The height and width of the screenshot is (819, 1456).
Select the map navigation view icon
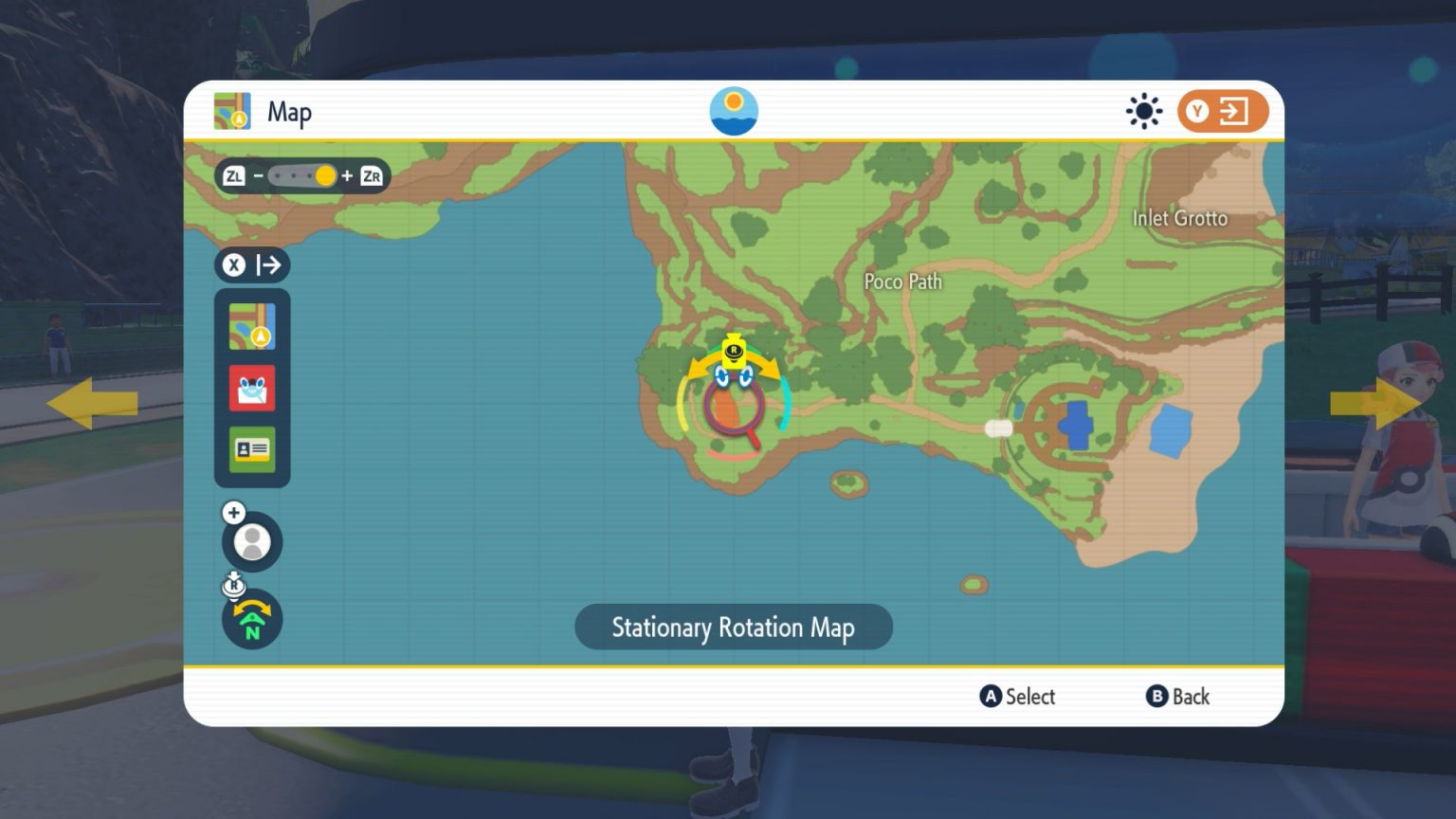pyautogui.click(x=251, y=325)
